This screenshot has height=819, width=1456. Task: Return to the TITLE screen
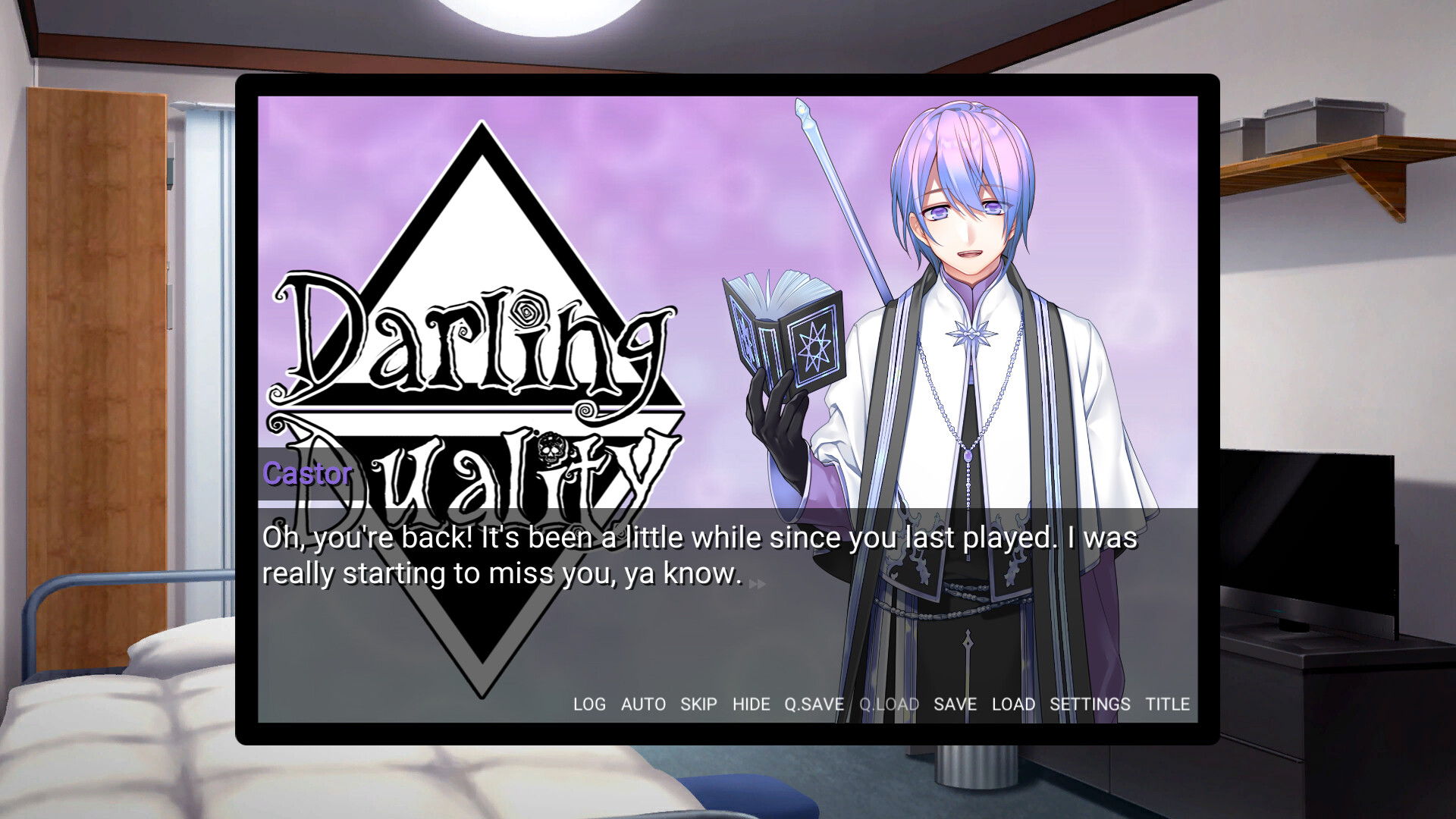[x=1168, y=704]
